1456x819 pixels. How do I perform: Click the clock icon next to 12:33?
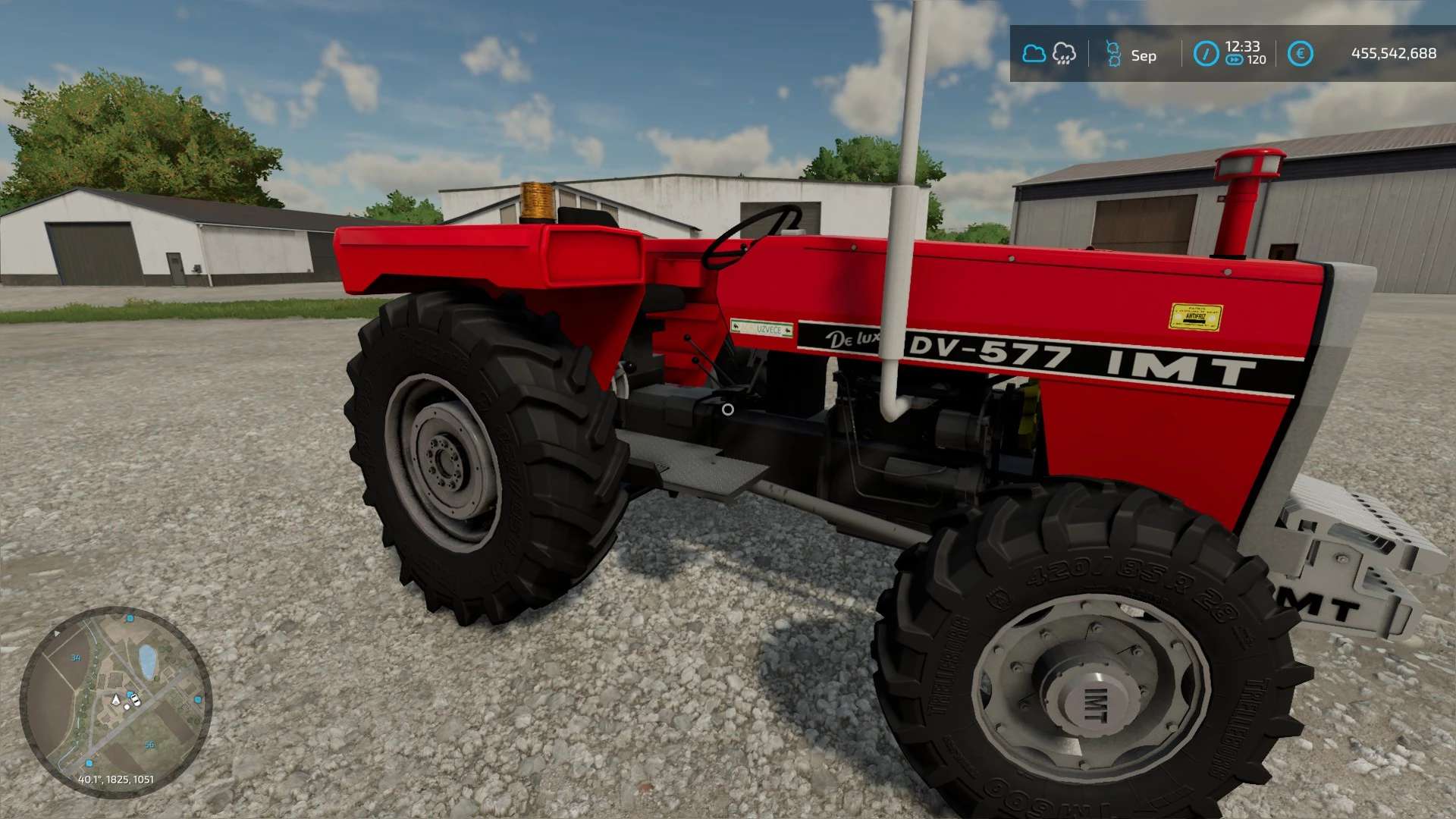[x=1207, y=54]
